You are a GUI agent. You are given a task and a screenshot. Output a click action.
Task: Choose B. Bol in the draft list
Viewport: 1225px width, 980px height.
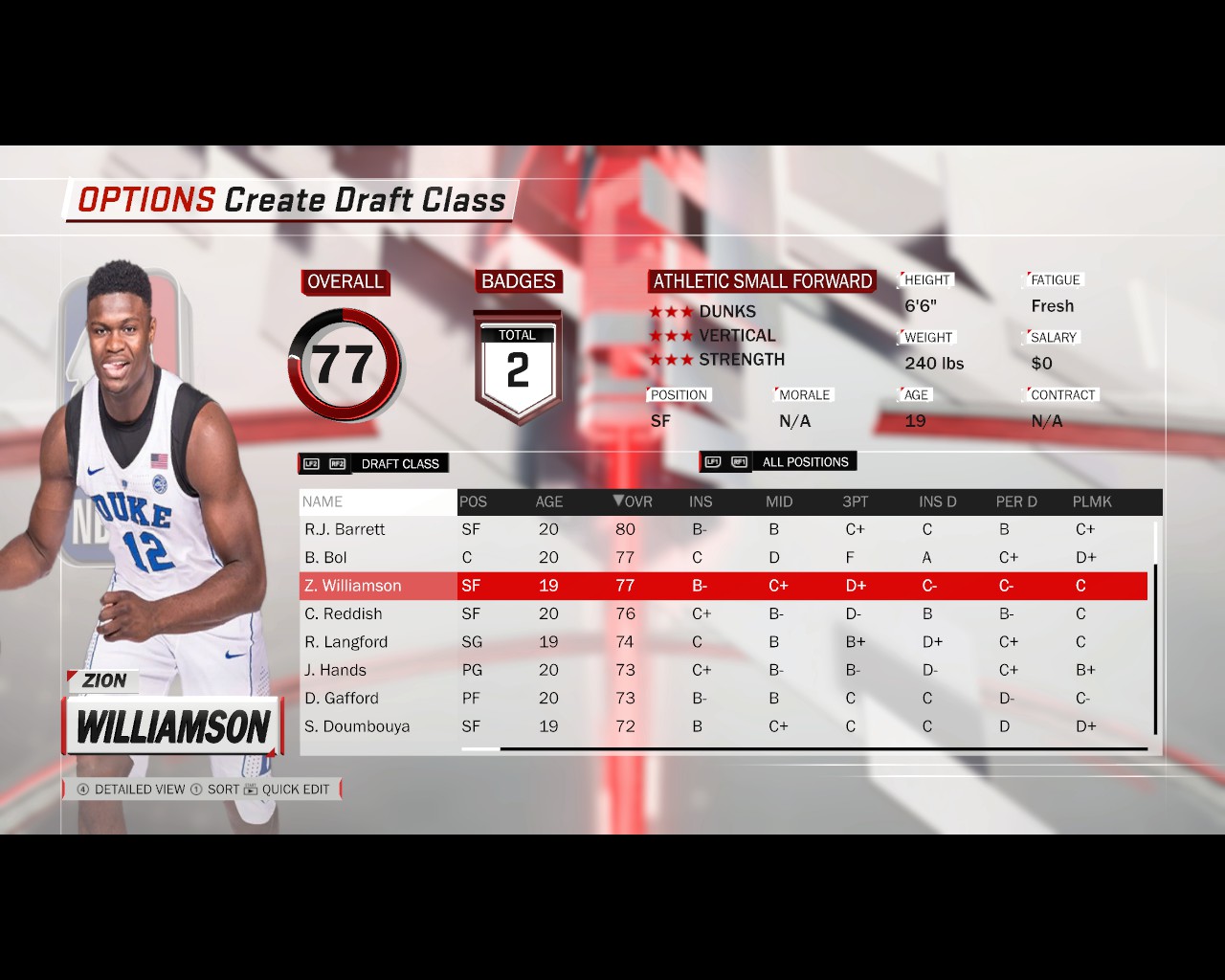click(x=325, y=557)
